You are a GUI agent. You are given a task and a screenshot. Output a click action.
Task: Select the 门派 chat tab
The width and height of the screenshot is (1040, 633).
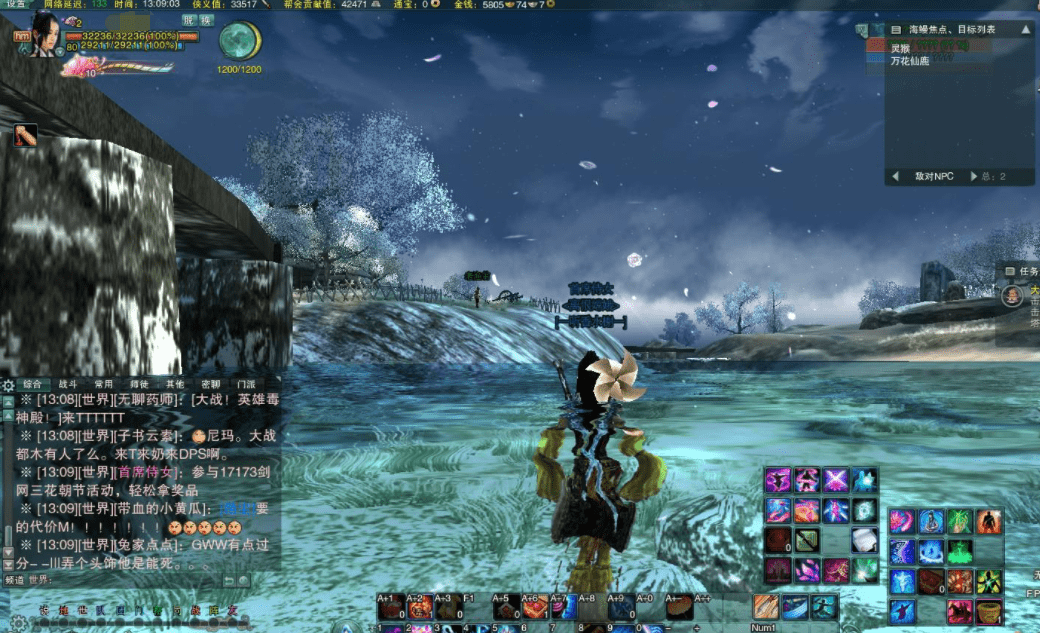245,384
